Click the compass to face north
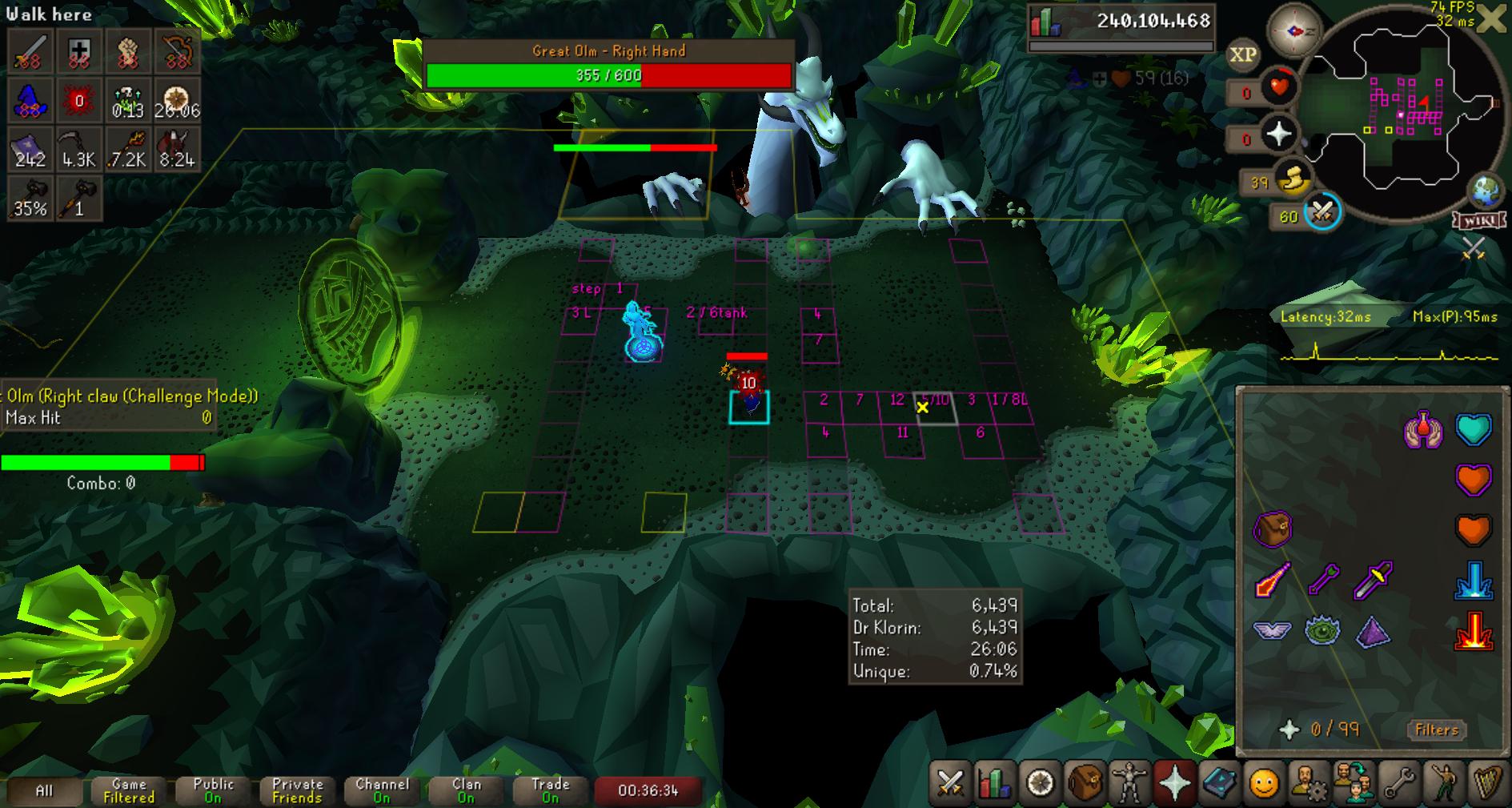The width and height of the screenshot is (1512, 808). click(1294, 31)
